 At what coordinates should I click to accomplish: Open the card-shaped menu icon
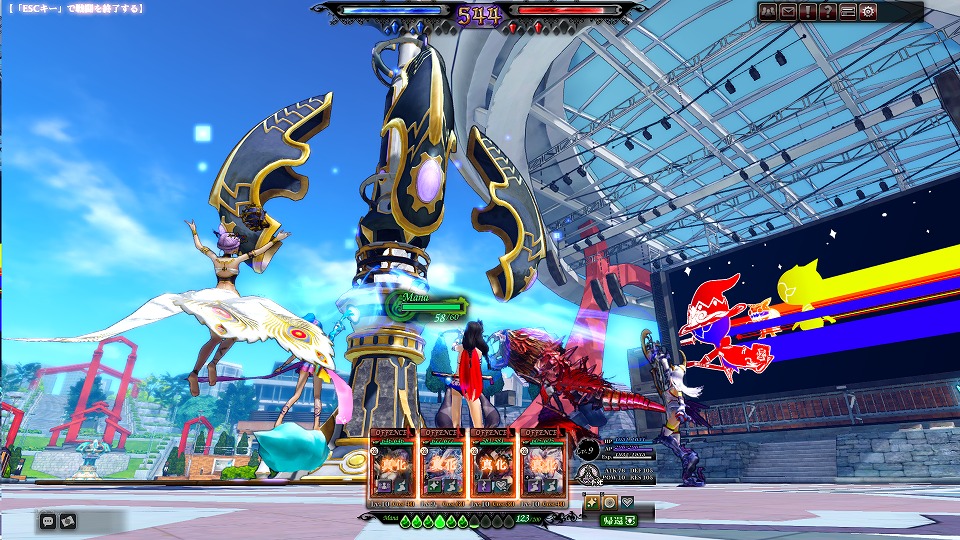(848, 12)
